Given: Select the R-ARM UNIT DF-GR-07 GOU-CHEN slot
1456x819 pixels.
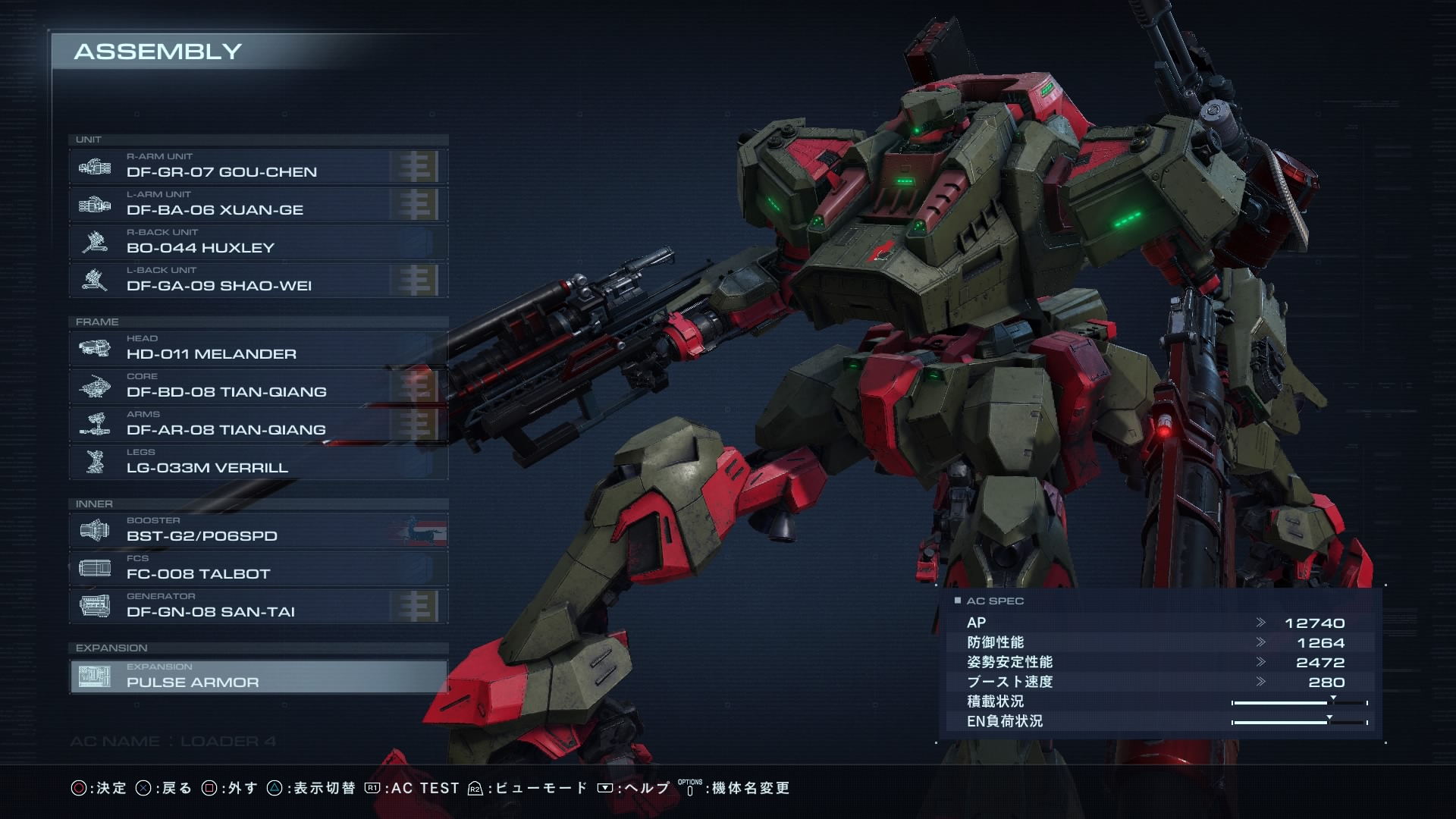Looking at the screenshot, I should pyautogui.click(x=258, y=166).
